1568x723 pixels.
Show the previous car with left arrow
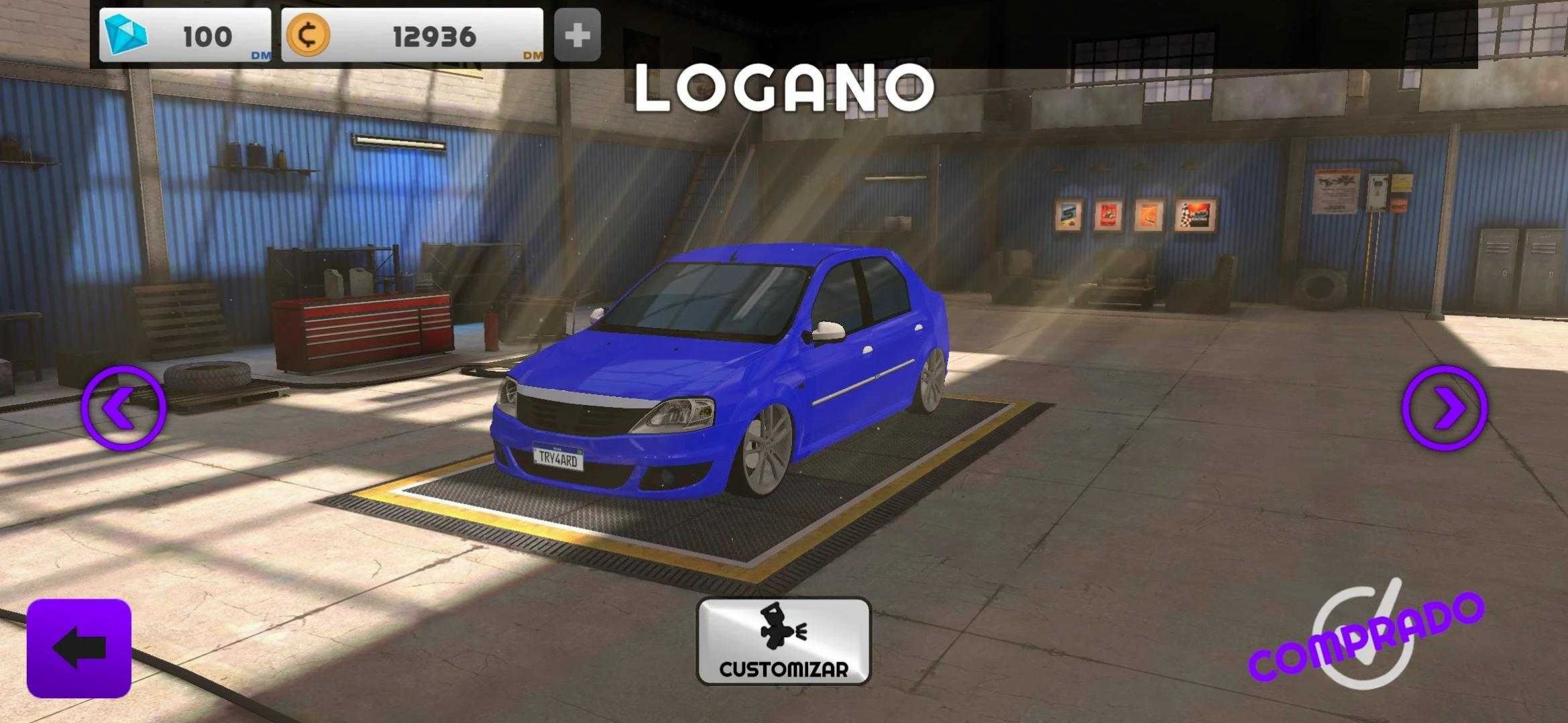(x=123, y=407)
